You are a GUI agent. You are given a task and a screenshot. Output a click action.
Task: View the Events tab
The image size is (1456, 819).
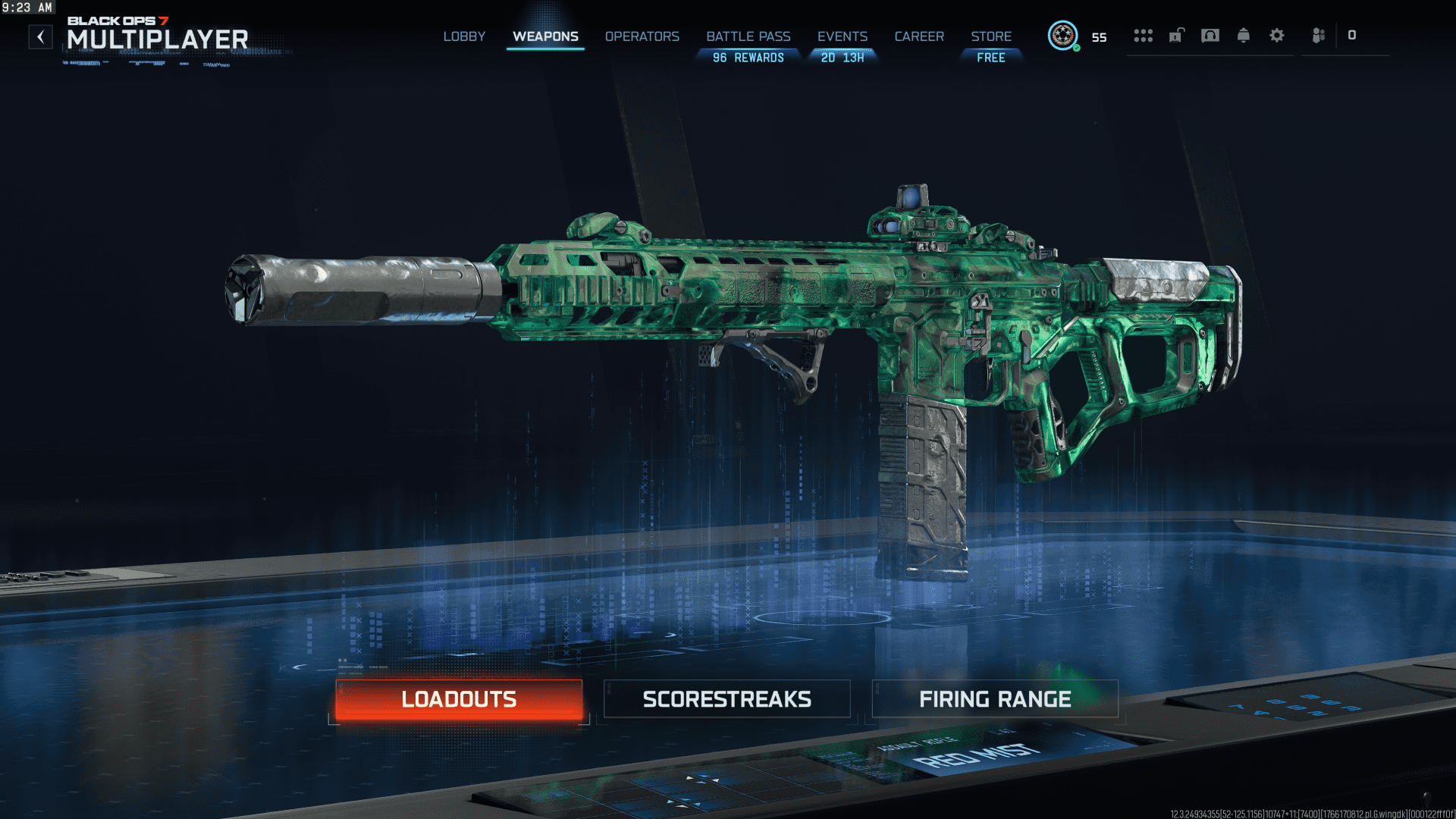point(842,36)
